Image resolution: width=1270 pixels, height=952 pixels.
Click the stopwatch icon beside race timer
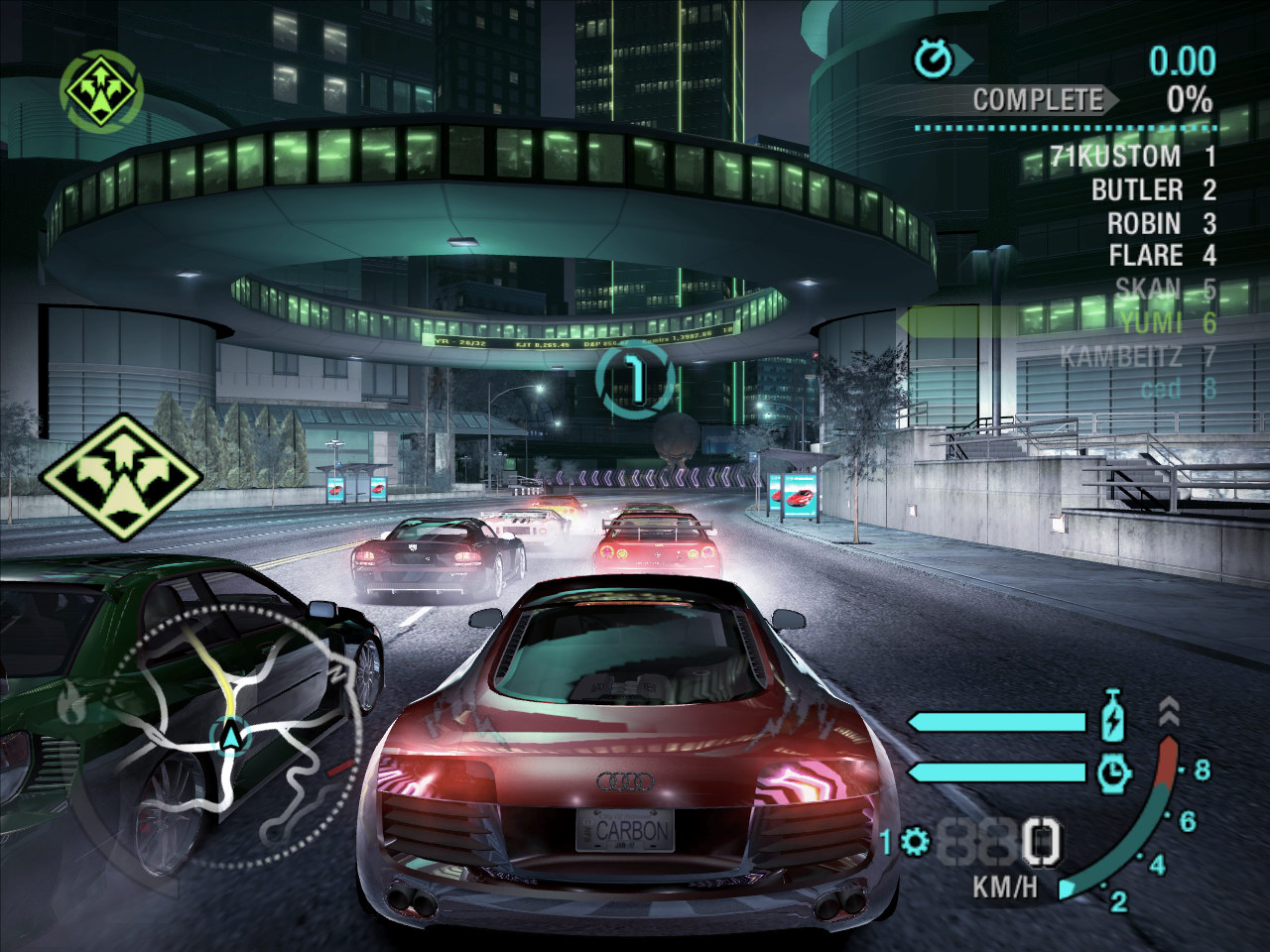(x=933, y=60)
